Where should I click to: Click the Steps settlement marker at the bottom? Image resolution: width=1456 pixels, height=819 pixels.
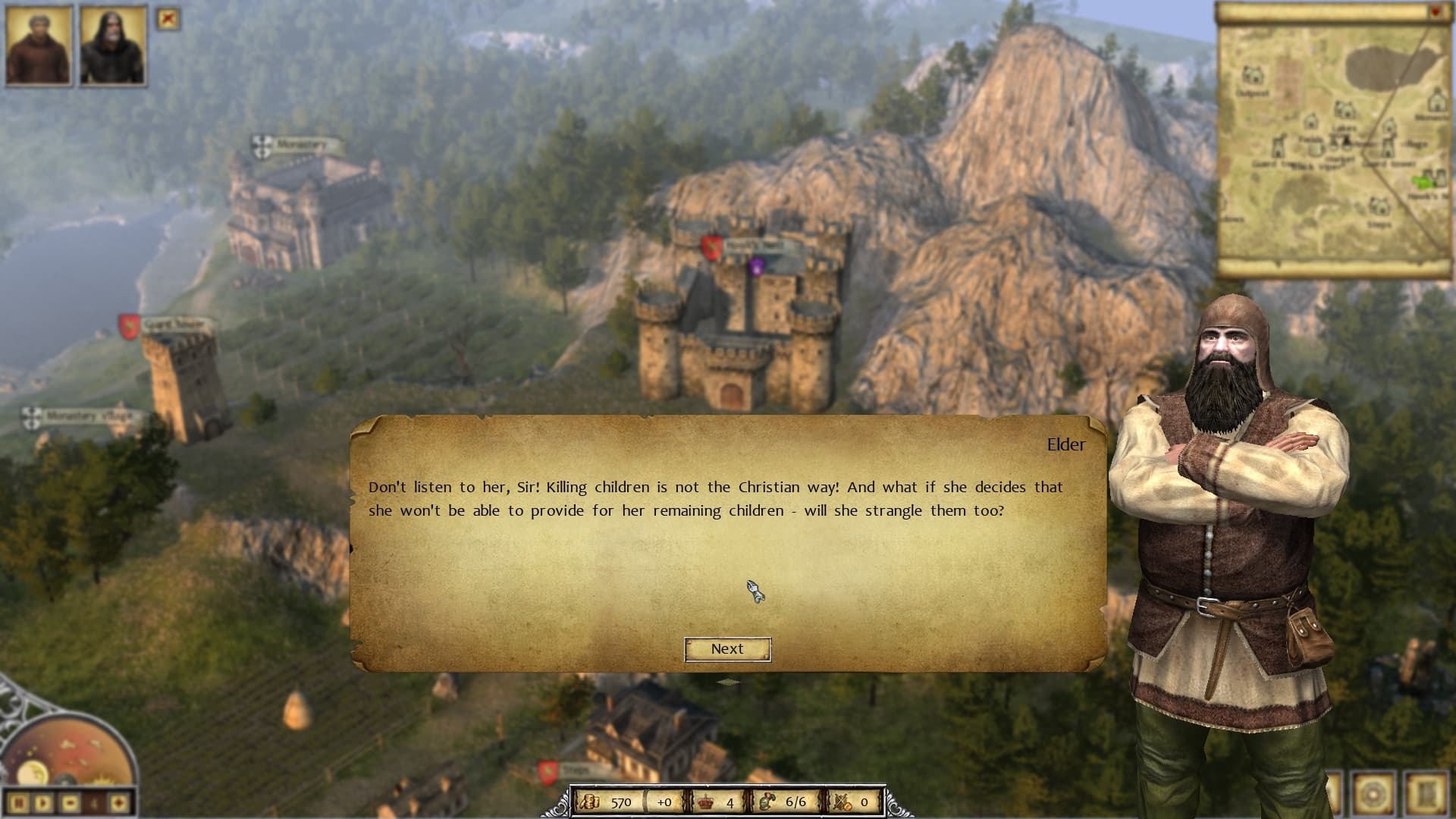pyautogui.click(x=567, y=768)
